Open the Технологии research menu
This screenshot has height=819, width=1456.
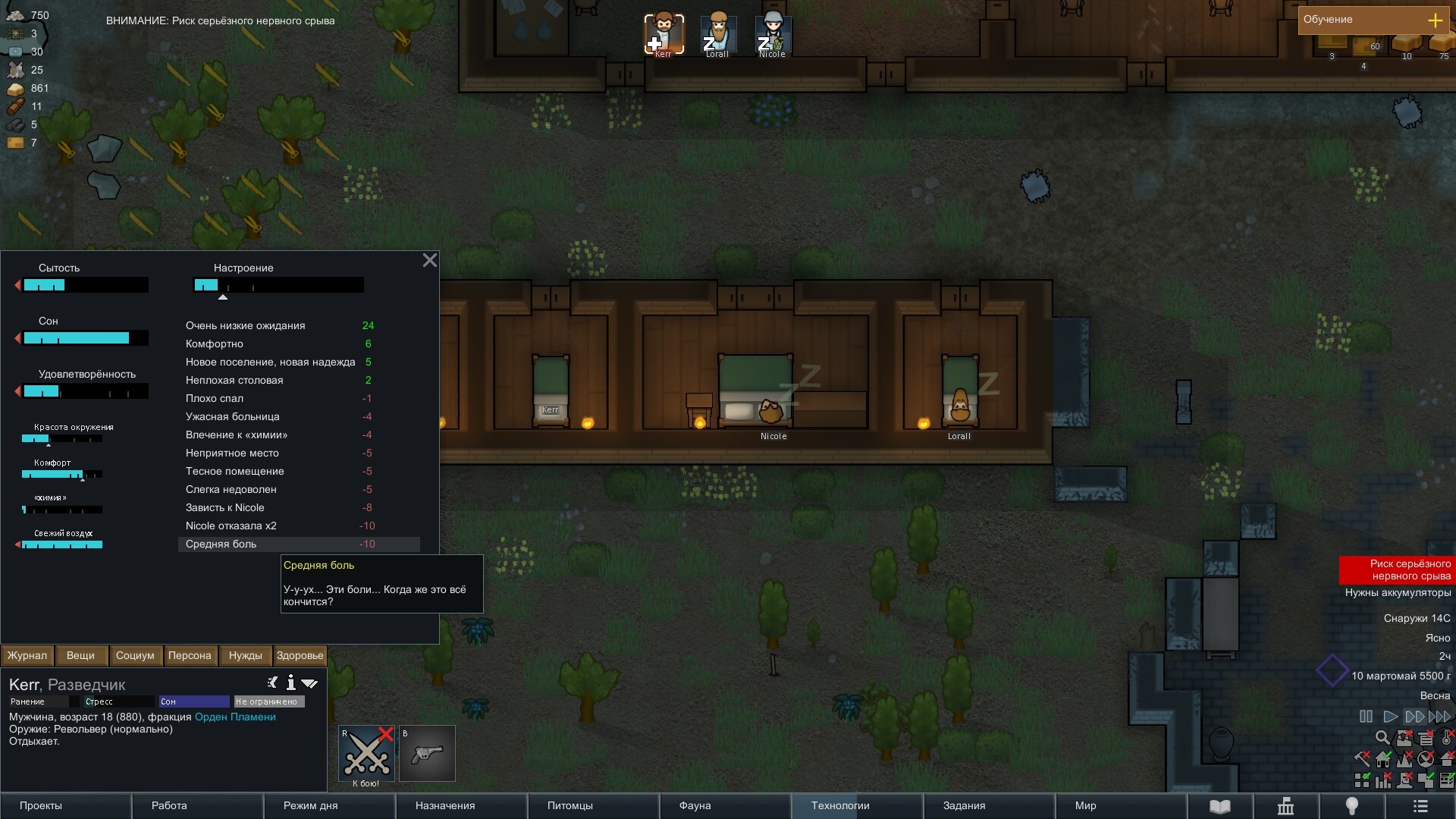pos(857,805)
